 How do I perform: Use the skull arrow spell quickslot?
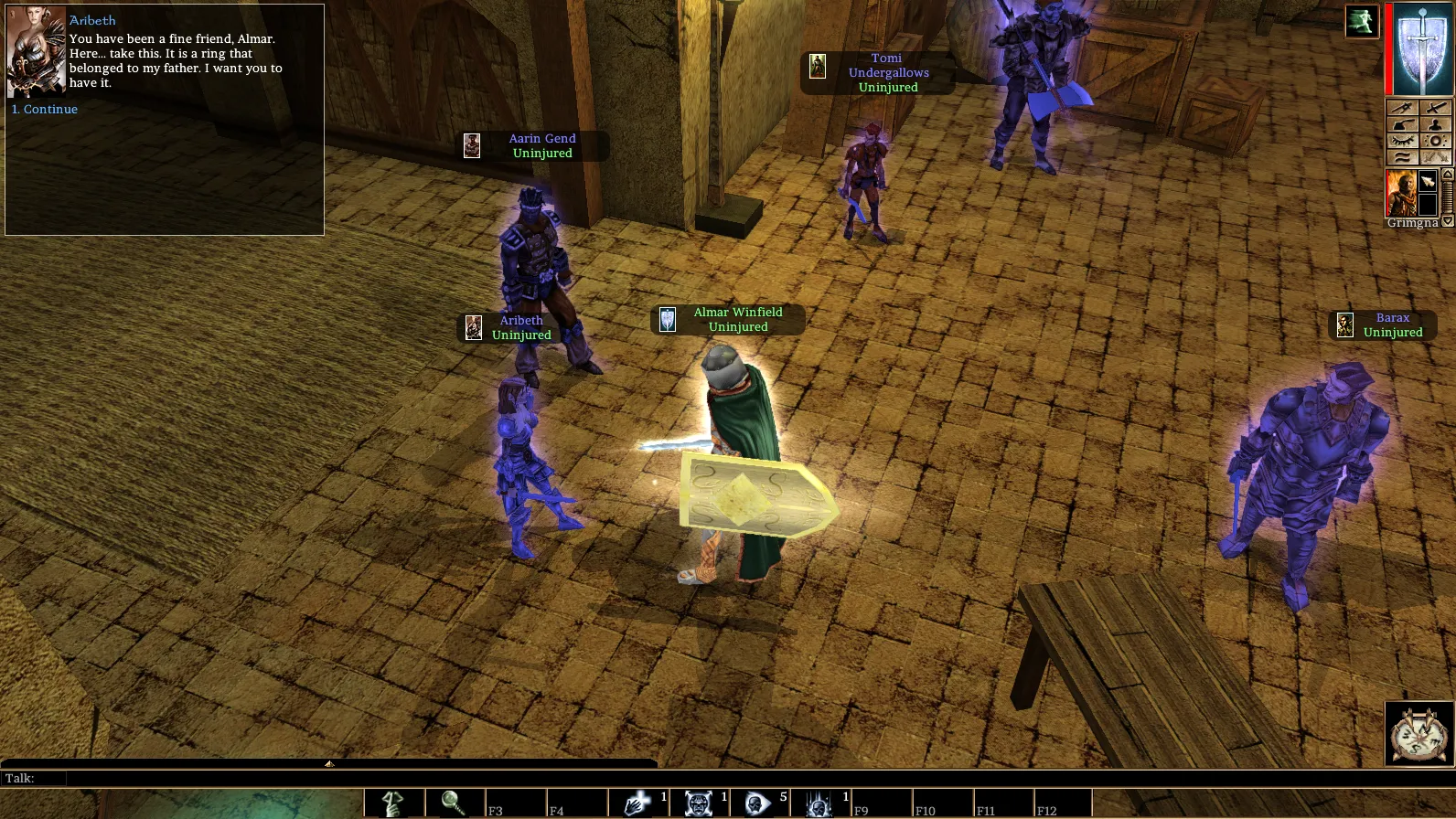pyautogui.click(x=758, y=803)
